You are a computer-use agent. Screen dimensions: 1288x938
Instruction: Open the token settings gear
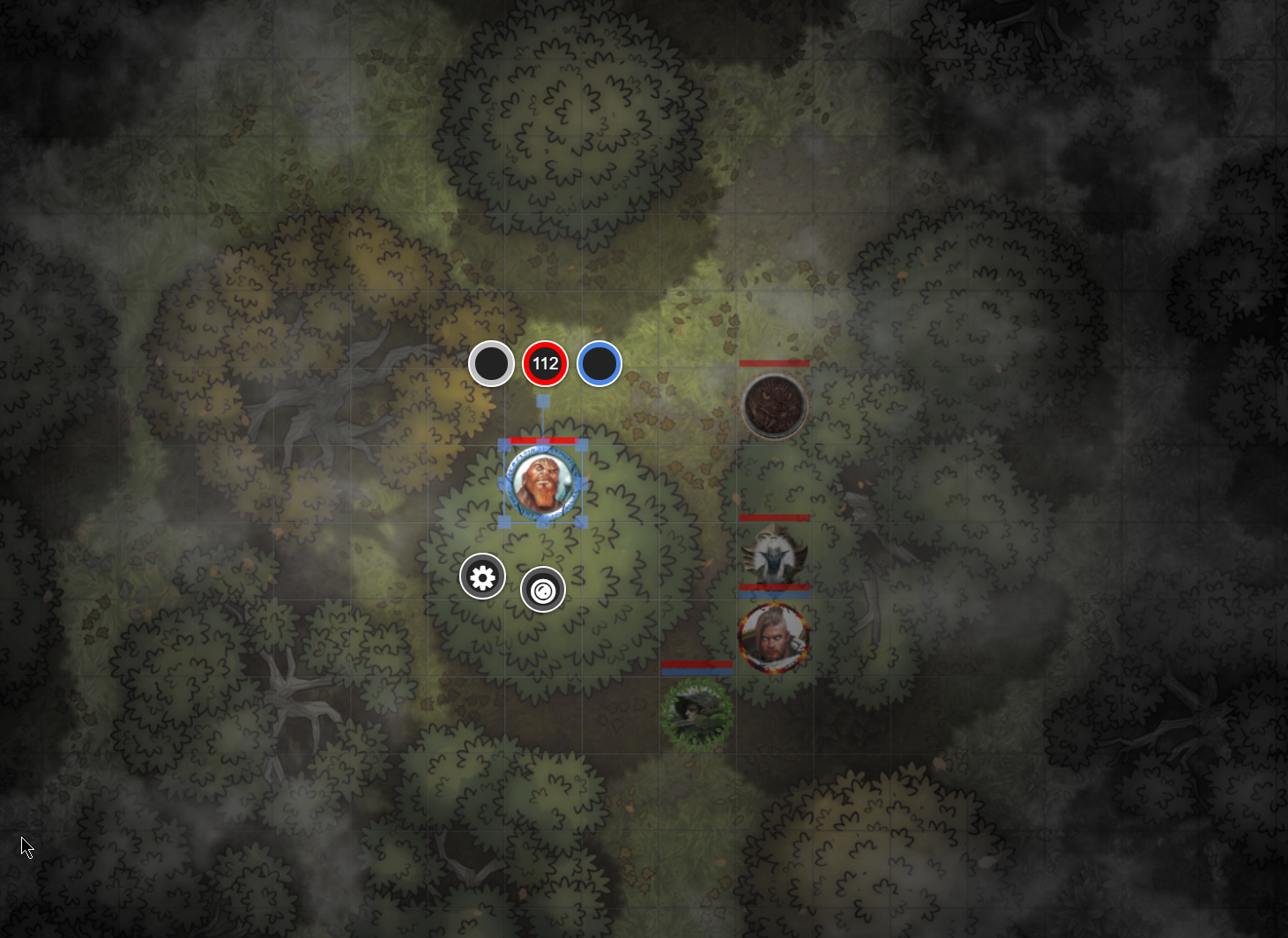[x=482, y=577]
